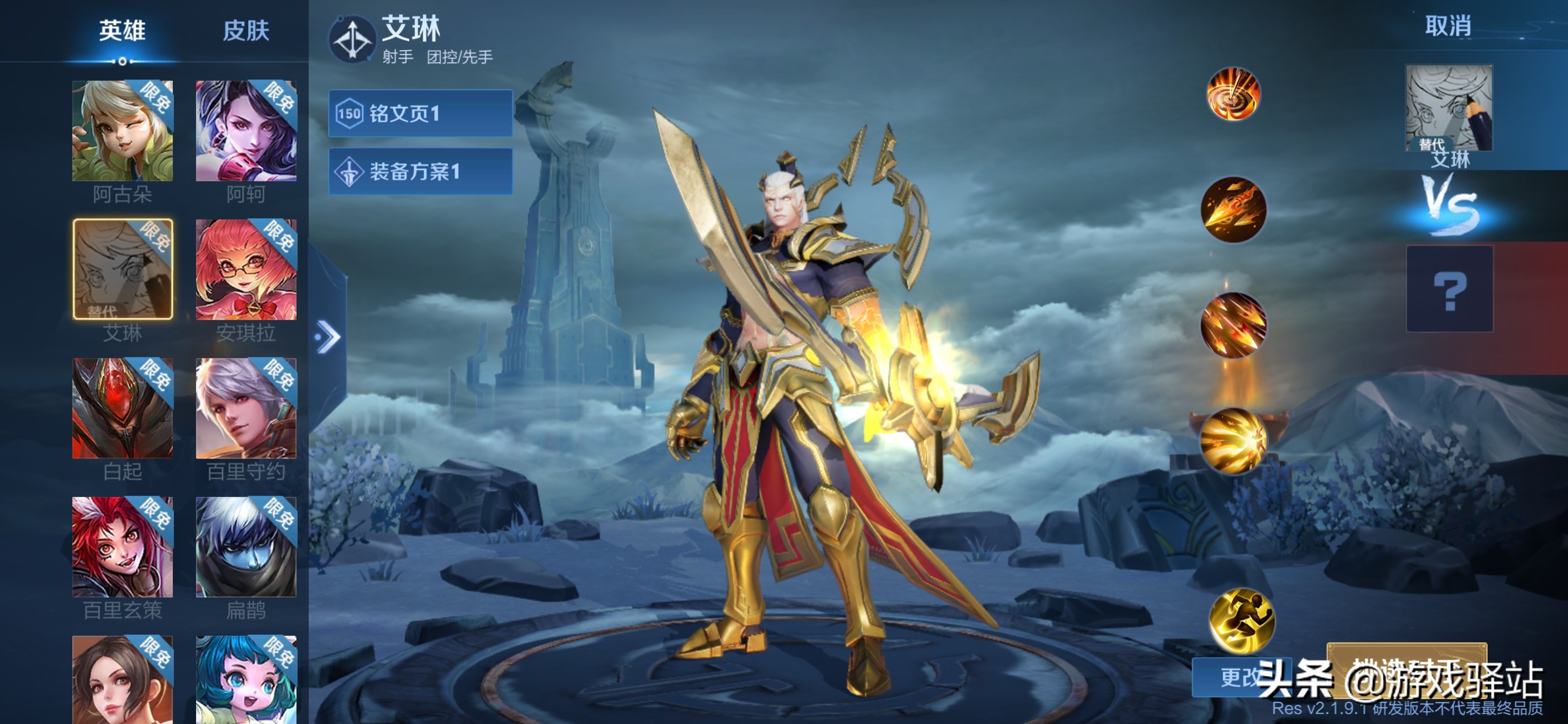Select hero 百里守约 portrait

(x=246, y=408)
